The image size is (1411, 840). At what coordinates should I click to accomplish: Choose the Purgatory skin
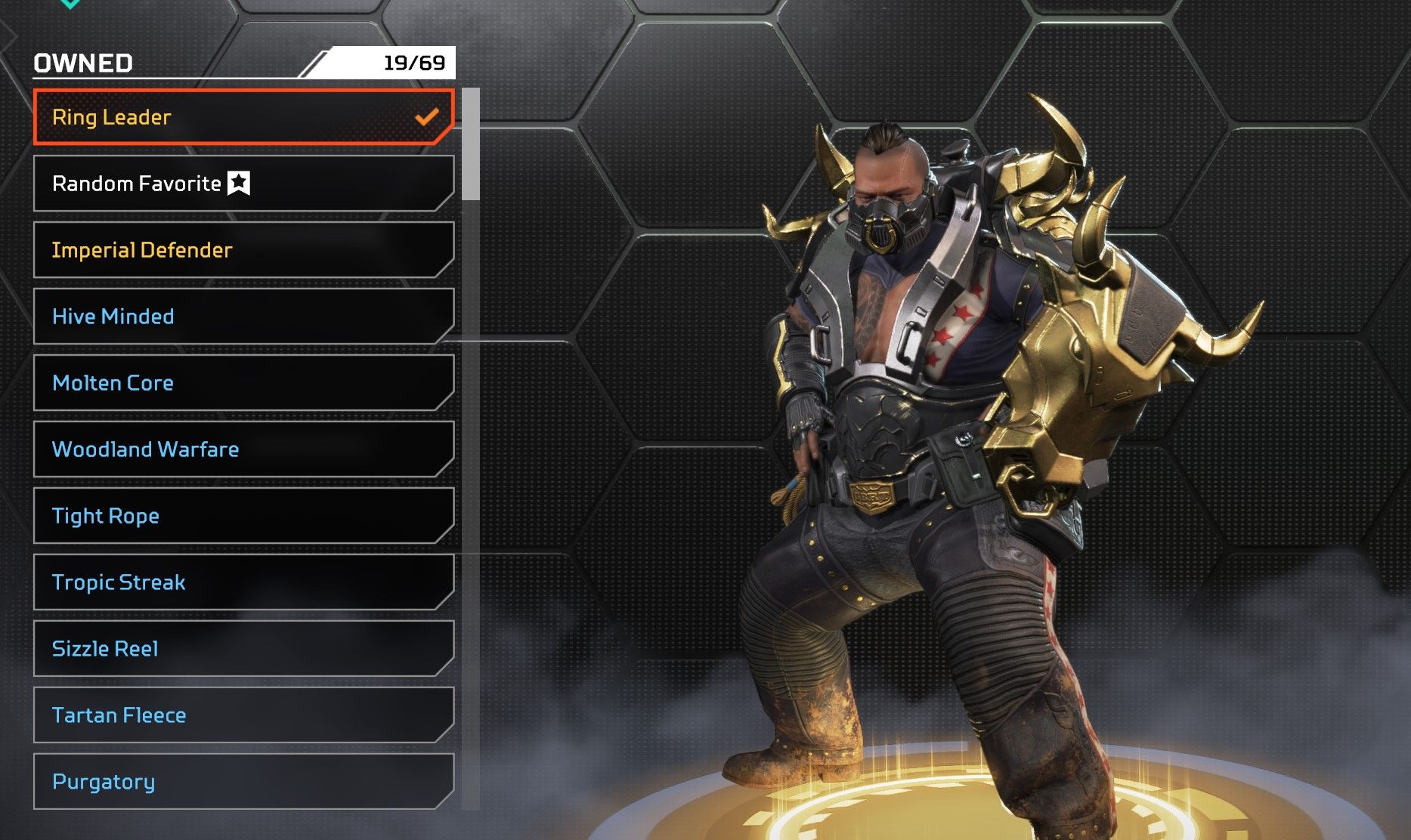243,782
